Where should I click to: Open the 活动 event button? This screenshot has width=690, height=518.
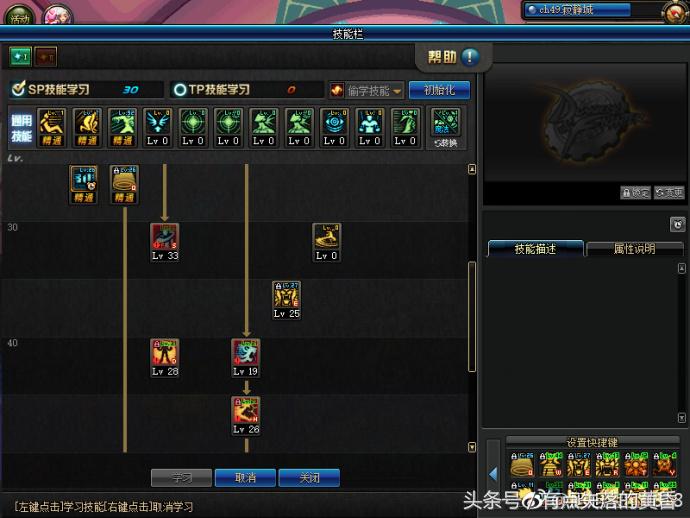pos(20,16)
